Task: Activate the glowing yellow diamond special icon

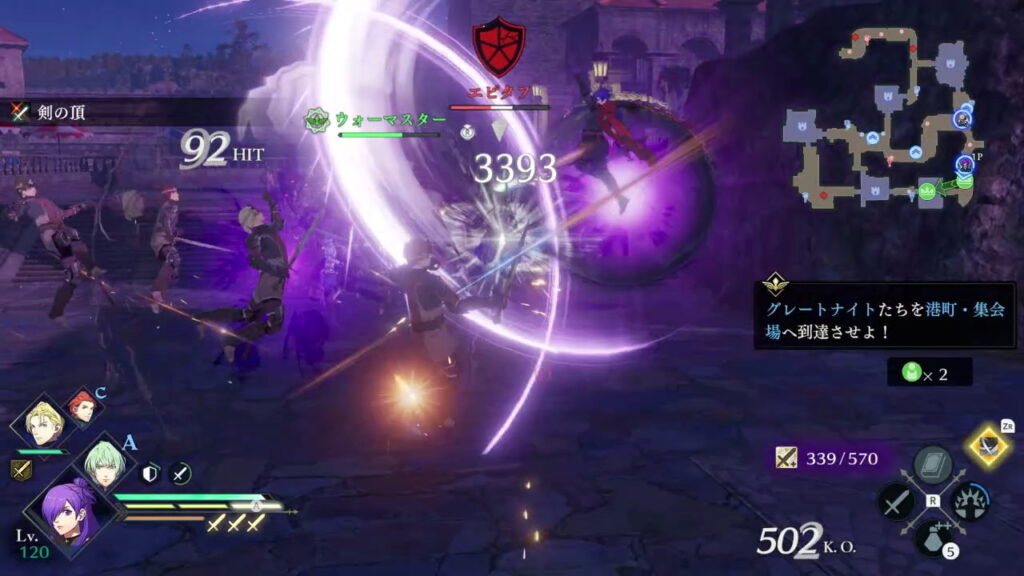Action: 989,446
